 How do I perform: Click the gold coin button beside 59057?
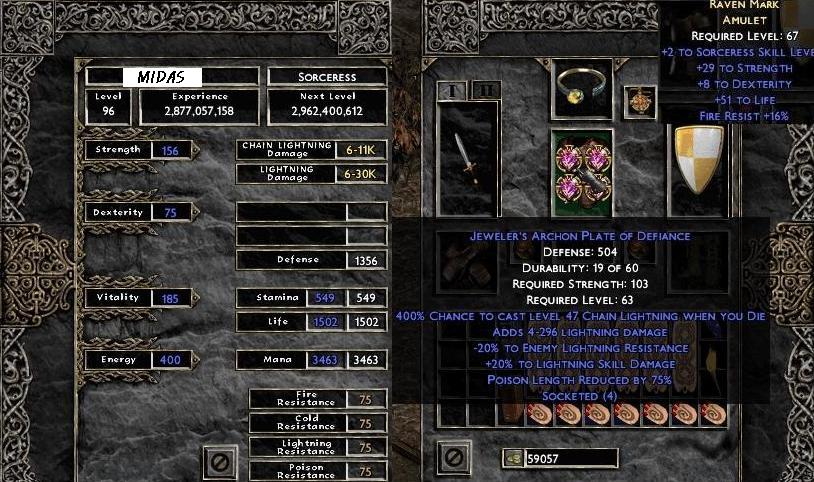513,458
